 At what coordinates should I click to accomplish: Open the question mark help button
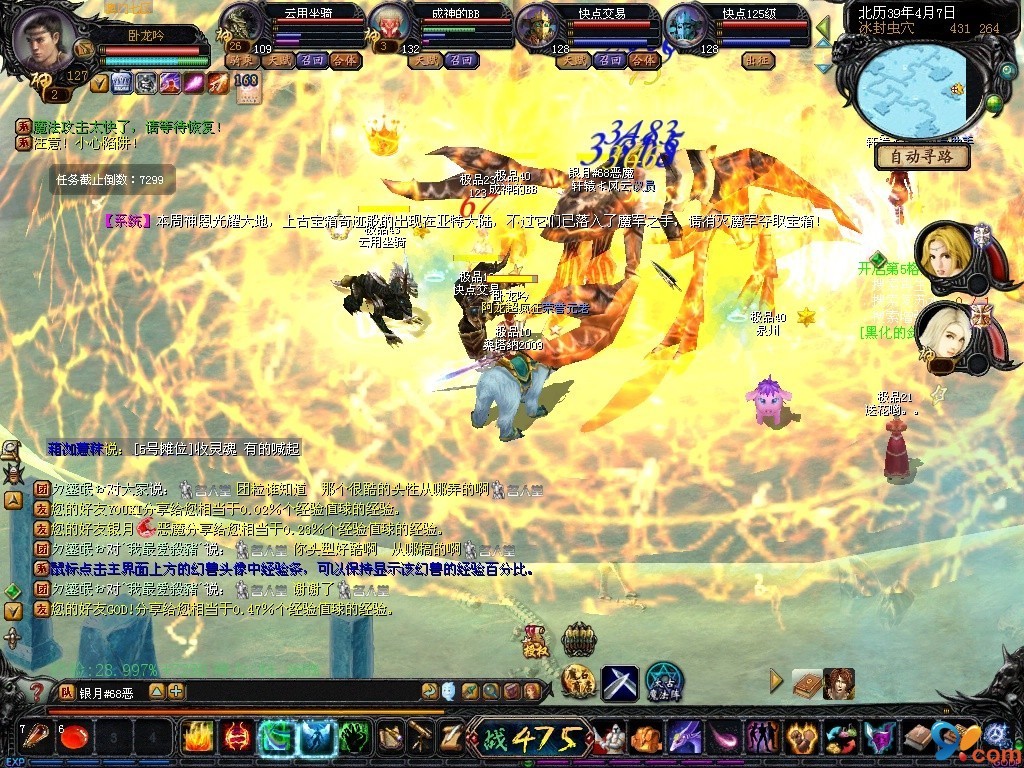36,691
